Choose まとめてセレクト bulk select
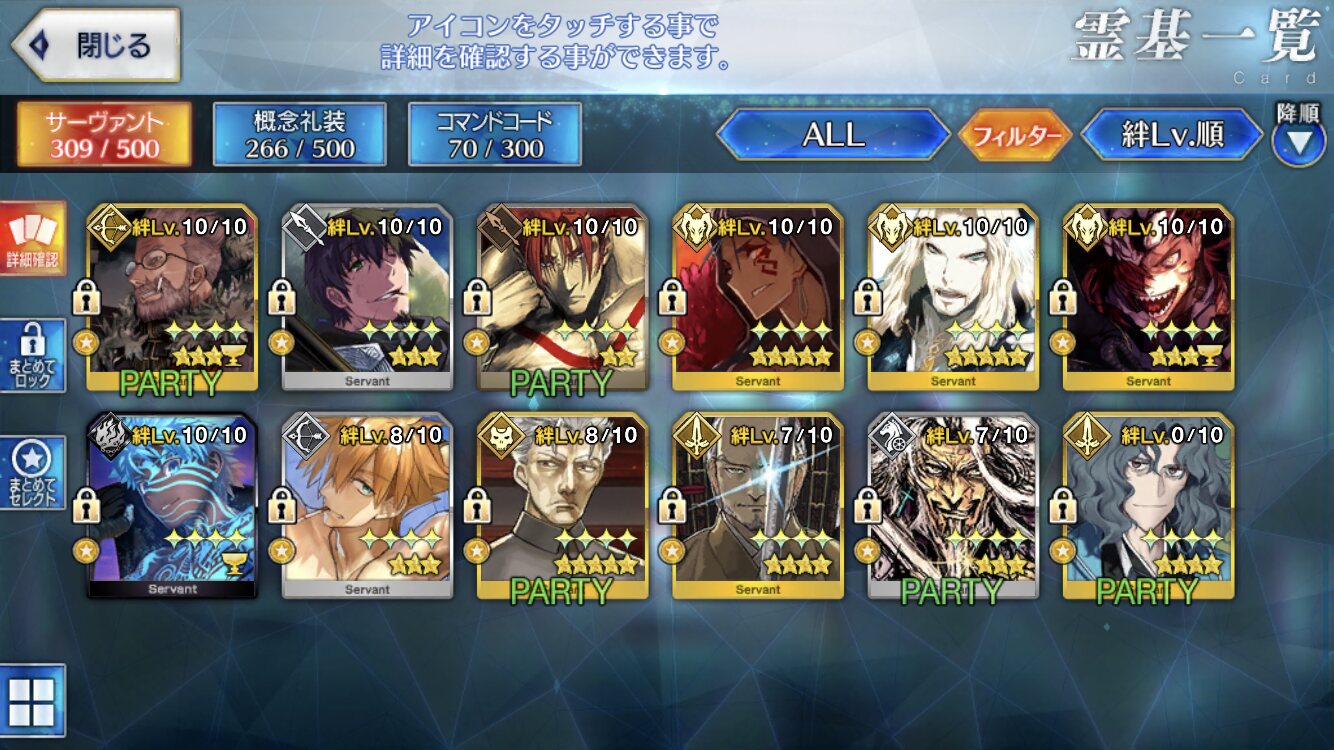The image size is (1334, 750). (33, 474)
